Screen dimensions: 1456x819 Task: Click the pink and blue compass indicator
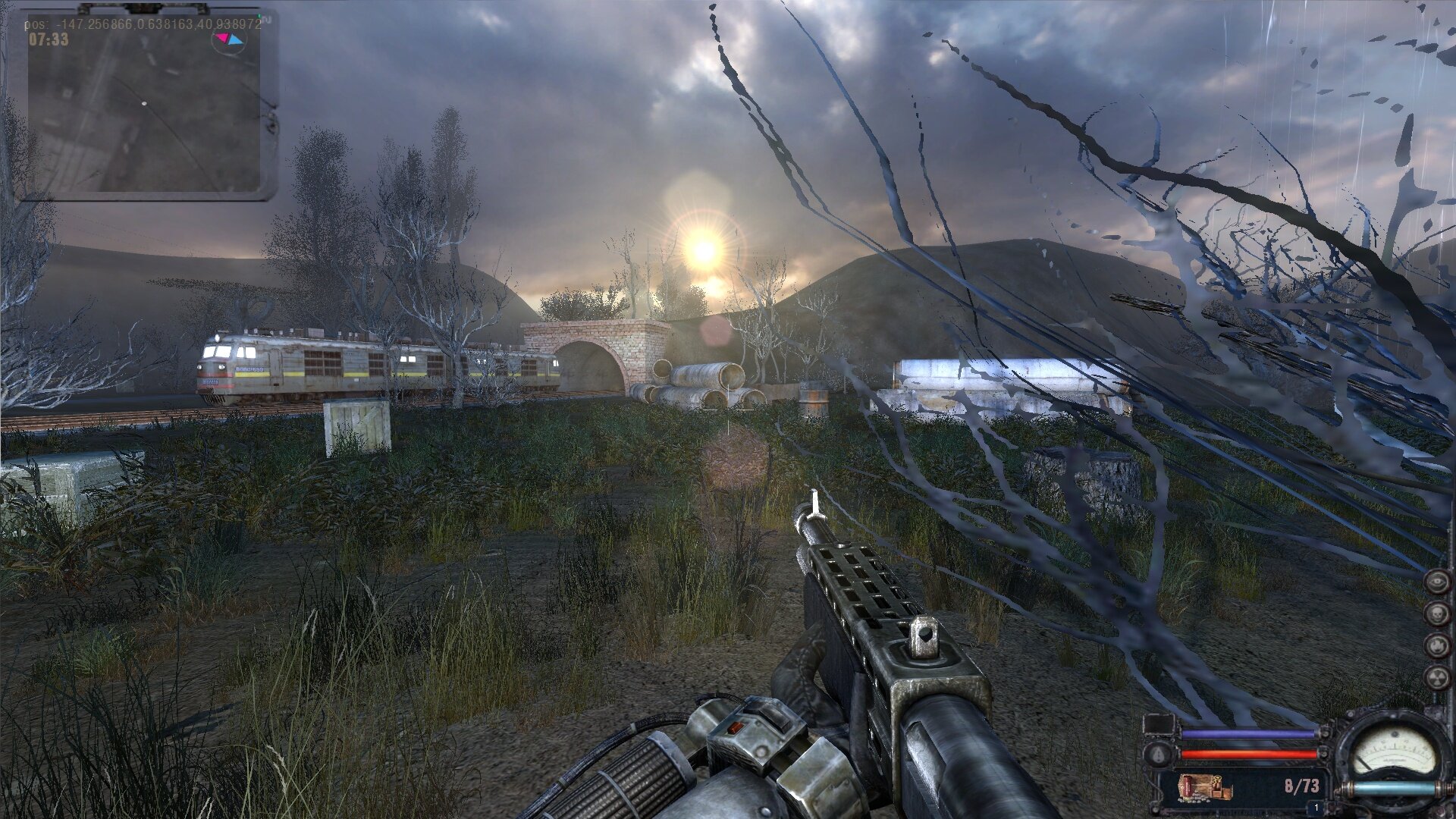click(228, 39)
